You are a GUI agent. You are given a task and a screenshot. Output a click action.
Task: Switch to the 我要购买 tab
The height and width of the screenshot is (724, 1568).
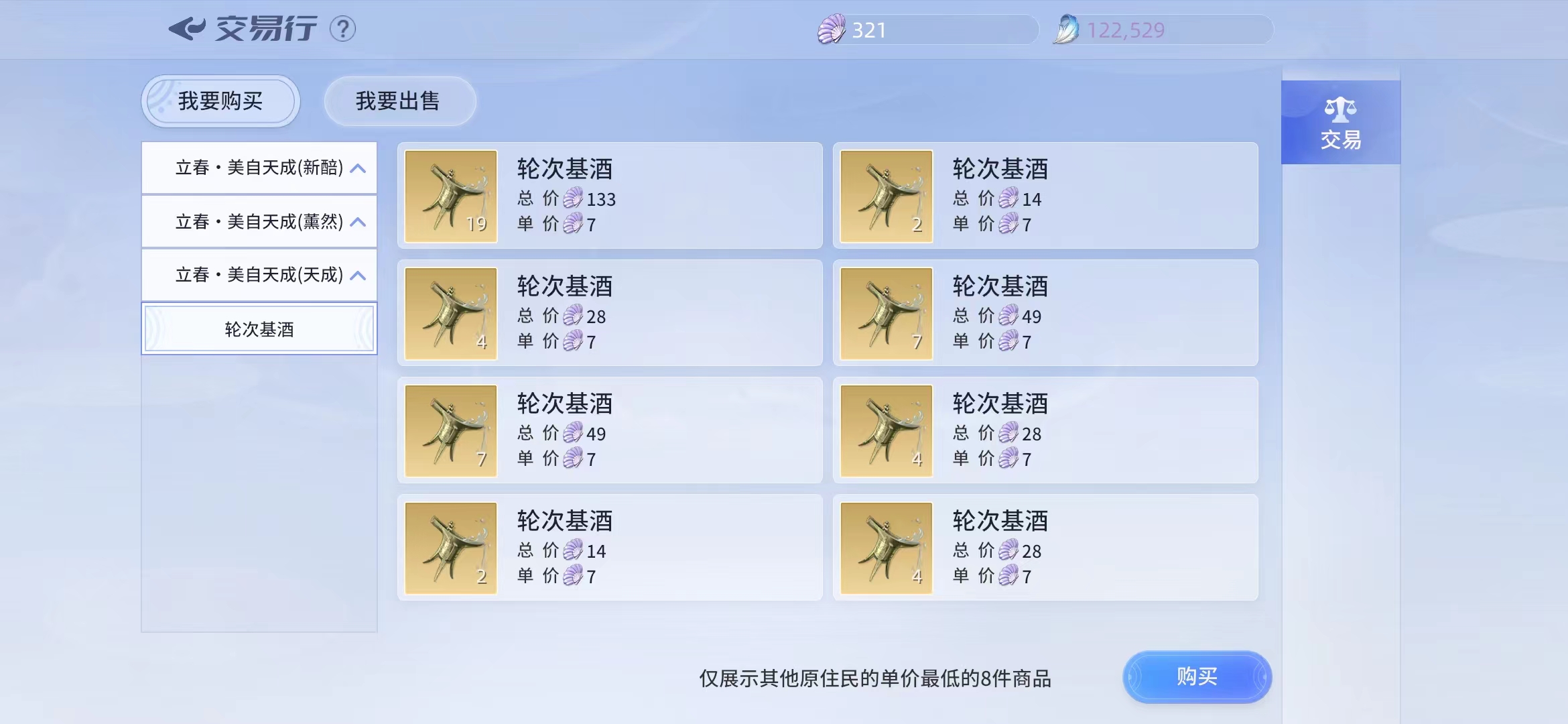(x=220, y=101)
